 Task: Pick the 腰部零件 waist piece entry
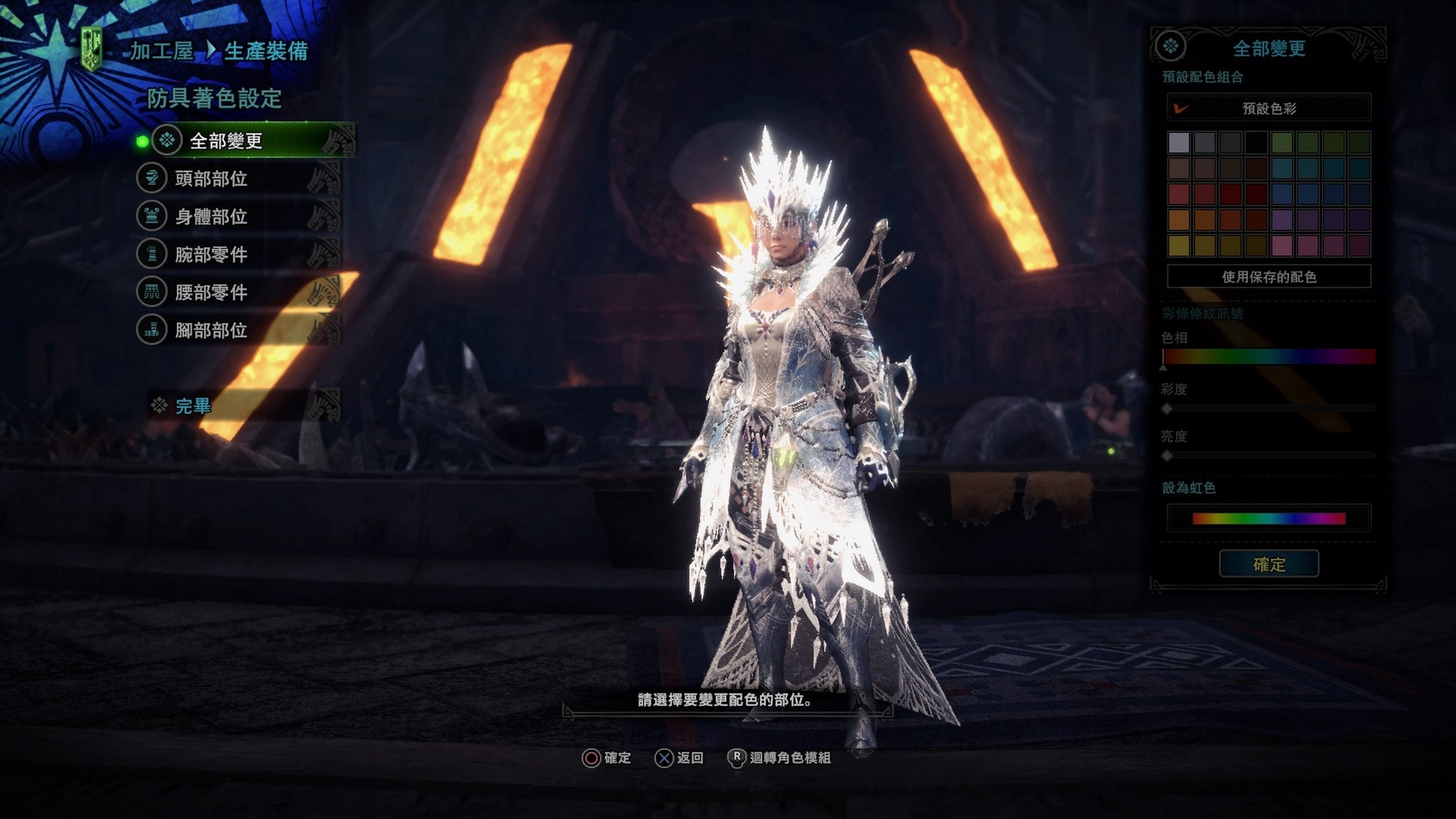(x=211, y=293)
